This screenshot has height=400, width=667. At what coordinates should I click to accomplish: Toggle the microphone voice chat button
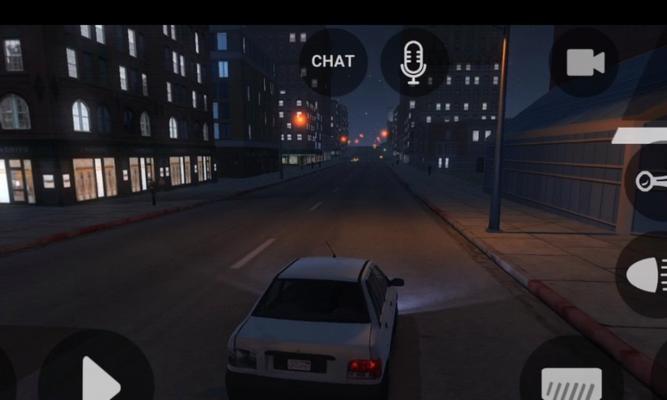(414, 62)
